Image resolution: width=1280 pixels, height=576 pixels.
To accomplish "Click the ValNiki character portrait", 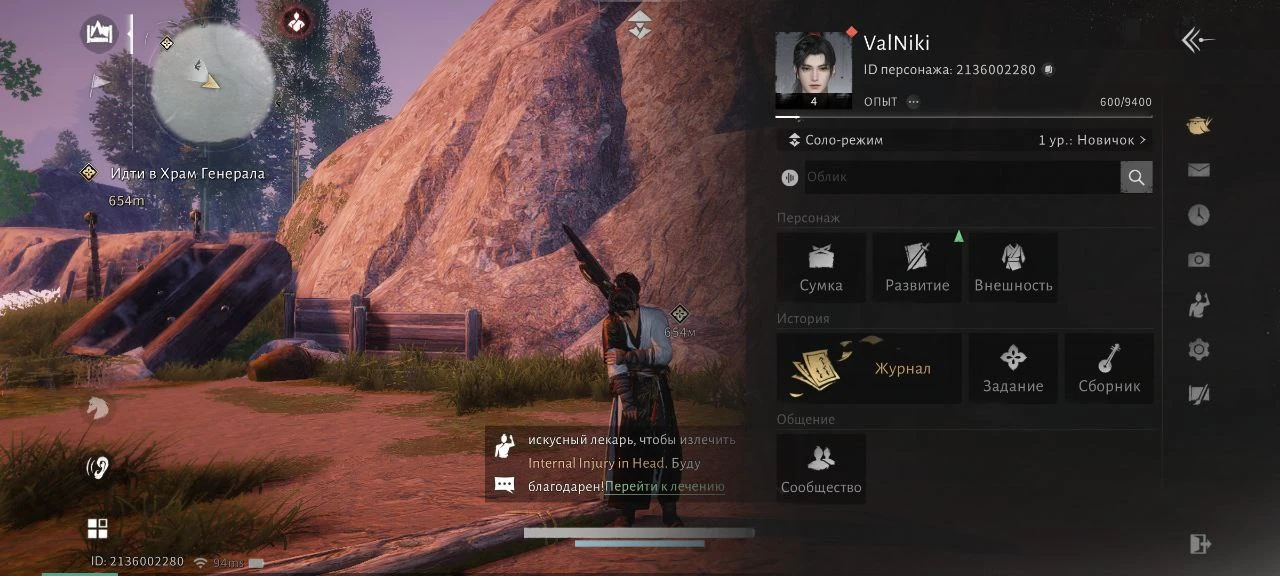I will click(x=813, y=69).
